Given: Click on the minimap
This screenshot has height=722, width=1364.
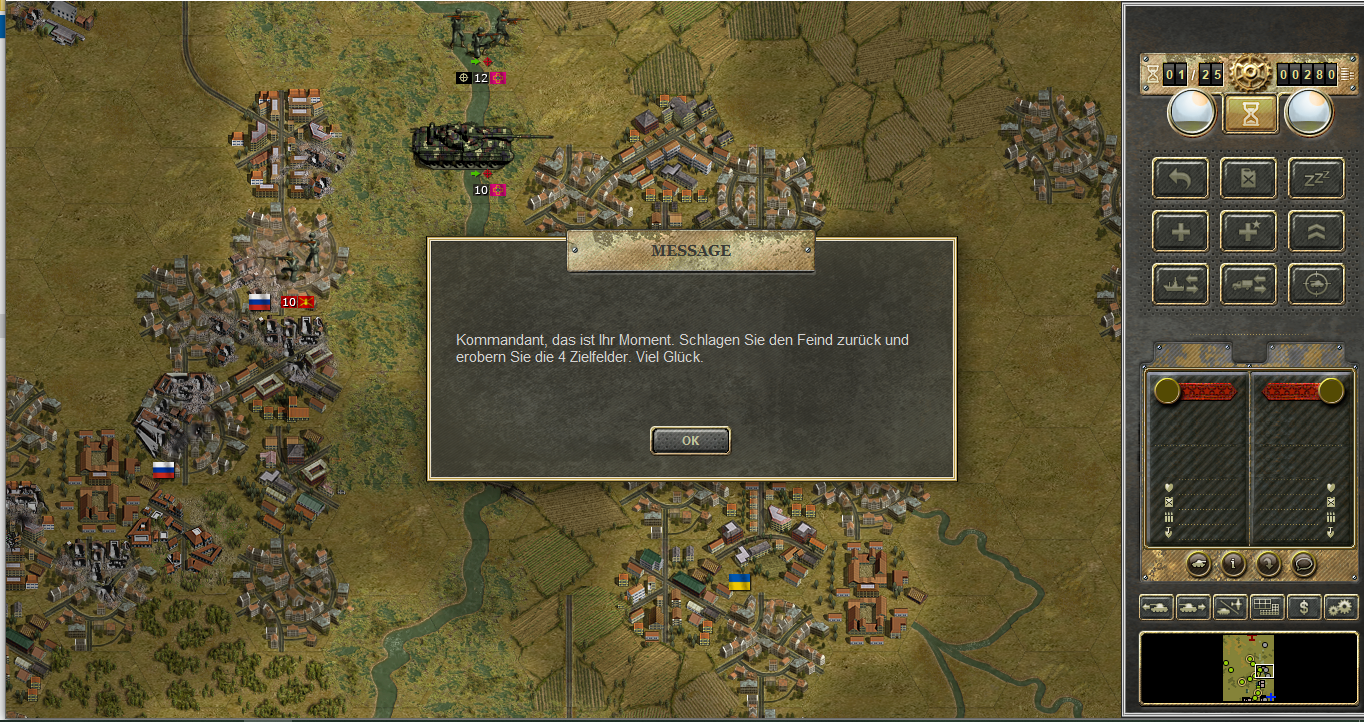Looking at the screenshot, I should tap(1249, 668).
